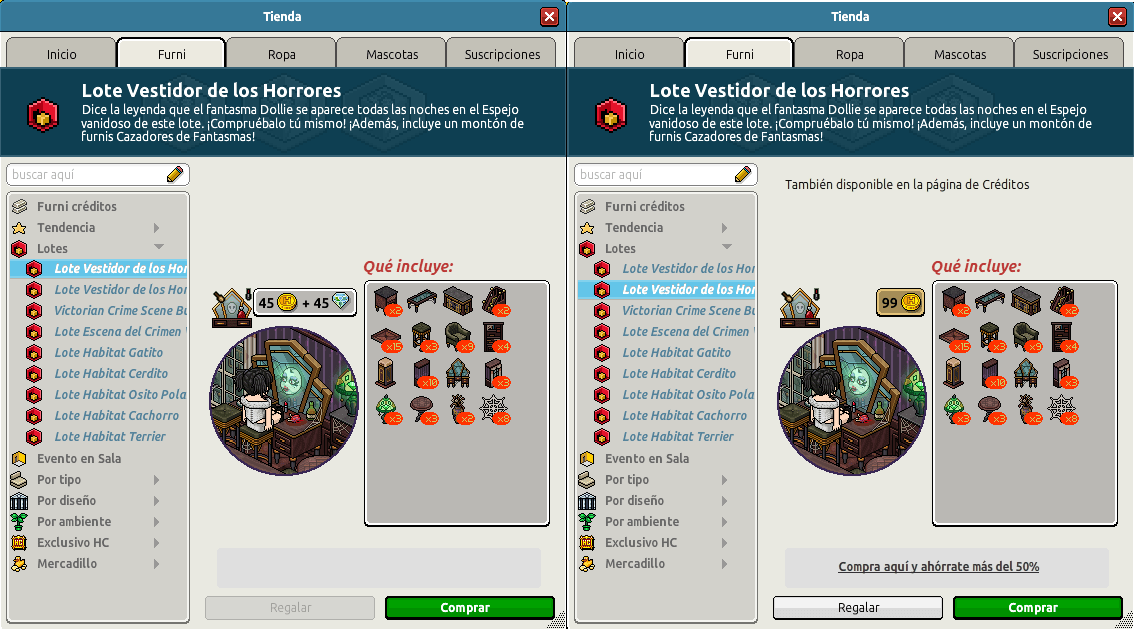
Task: Open Evento en Sala in the 99-credit shop window
Action: pos(646,459)
